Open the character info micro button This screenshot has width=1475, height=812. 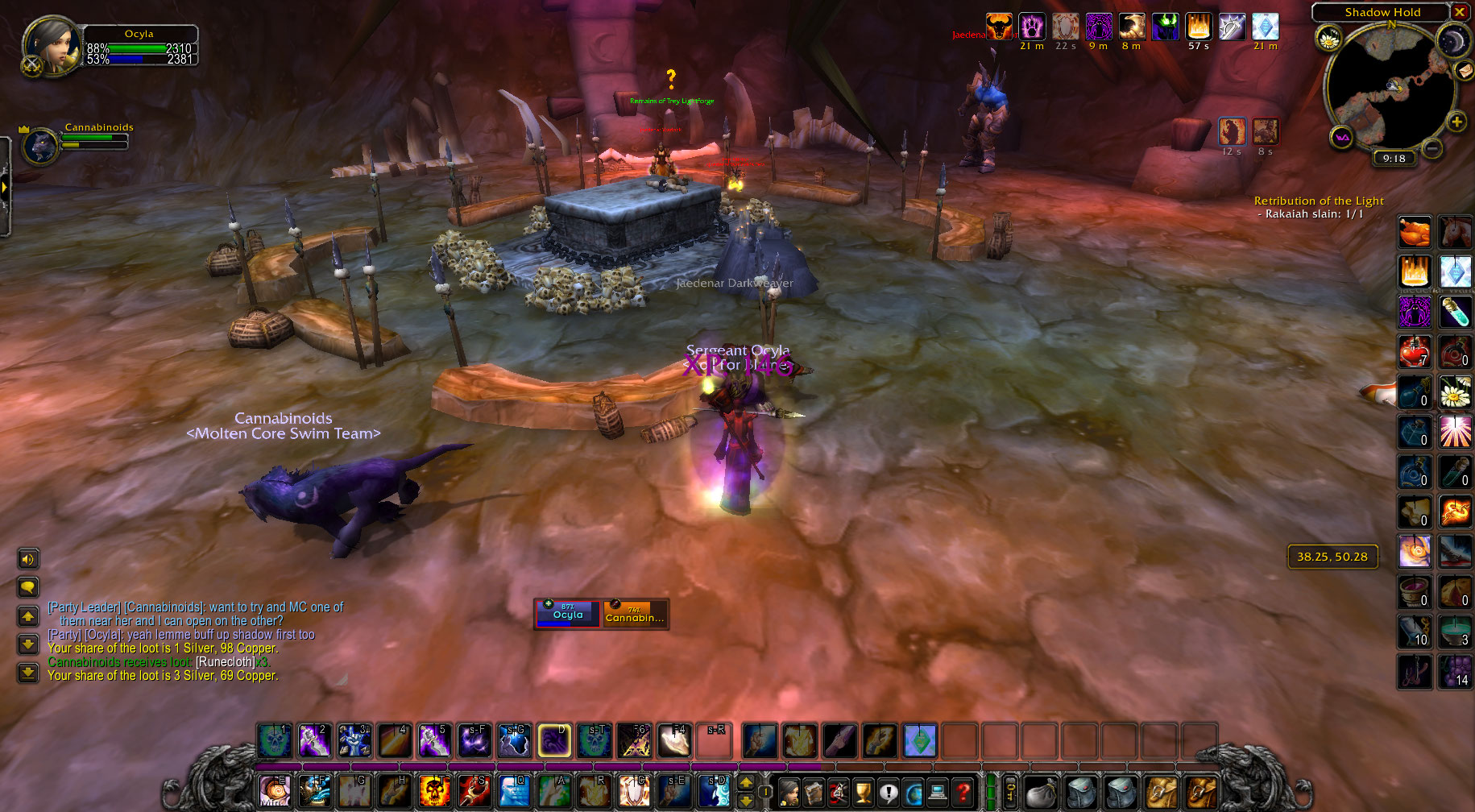pyautogui.click(x=789, y=793)
